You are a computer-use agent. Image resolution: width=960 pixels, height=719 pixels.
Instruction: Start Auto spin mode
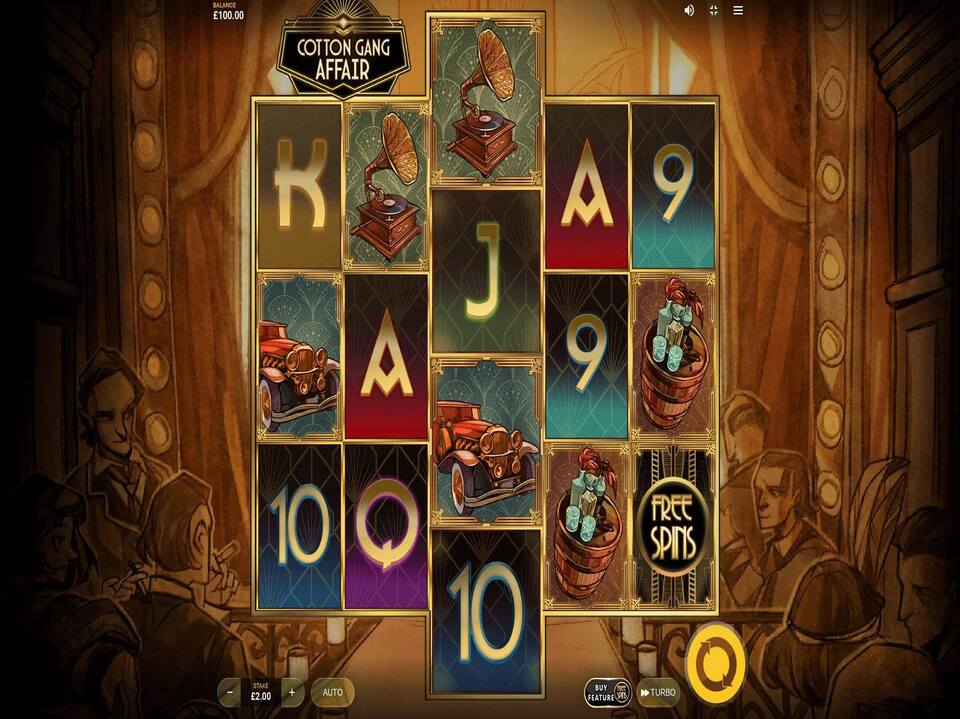(332, 692)
